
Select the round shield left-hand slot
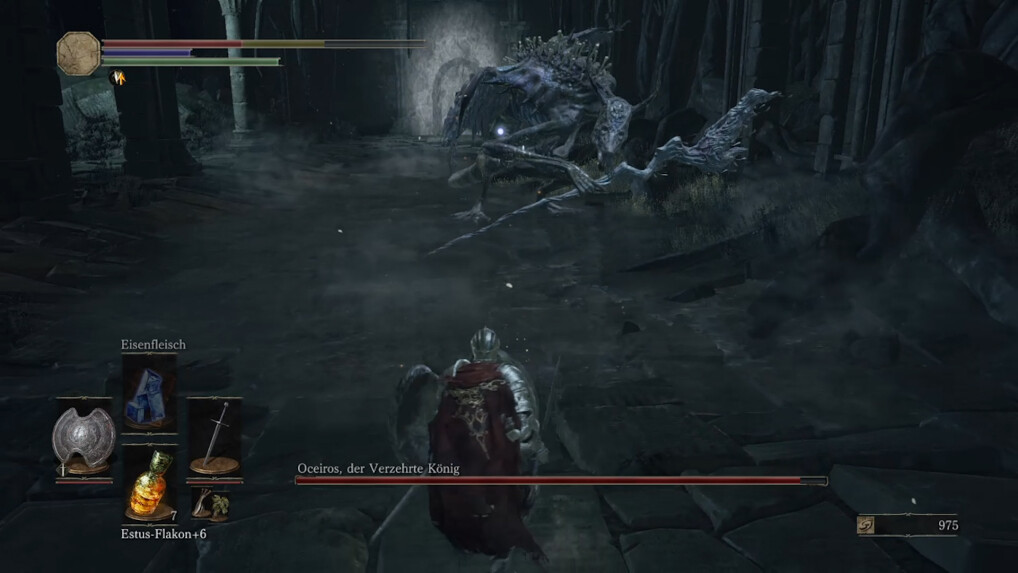[x=84, y=440]
